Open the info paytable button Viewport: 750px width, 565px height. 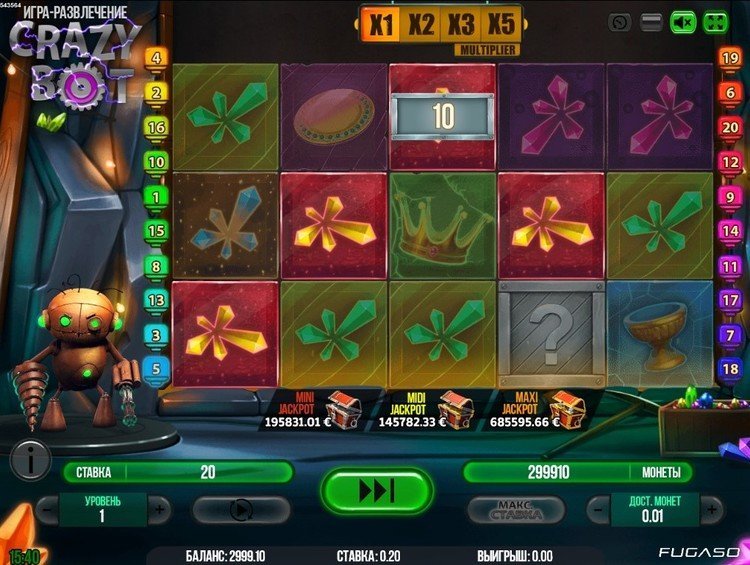(x=32, y=460)
